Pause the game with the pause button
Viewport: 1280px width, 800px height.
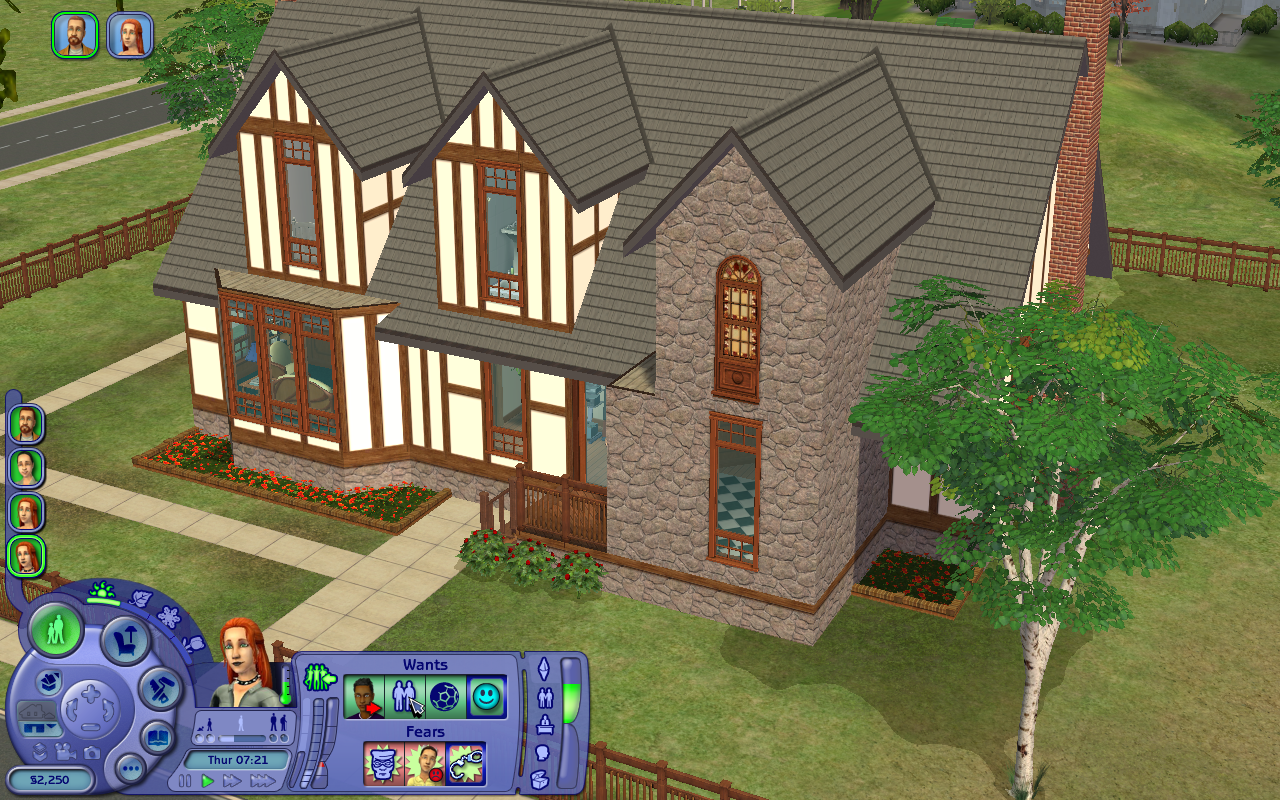184,781
